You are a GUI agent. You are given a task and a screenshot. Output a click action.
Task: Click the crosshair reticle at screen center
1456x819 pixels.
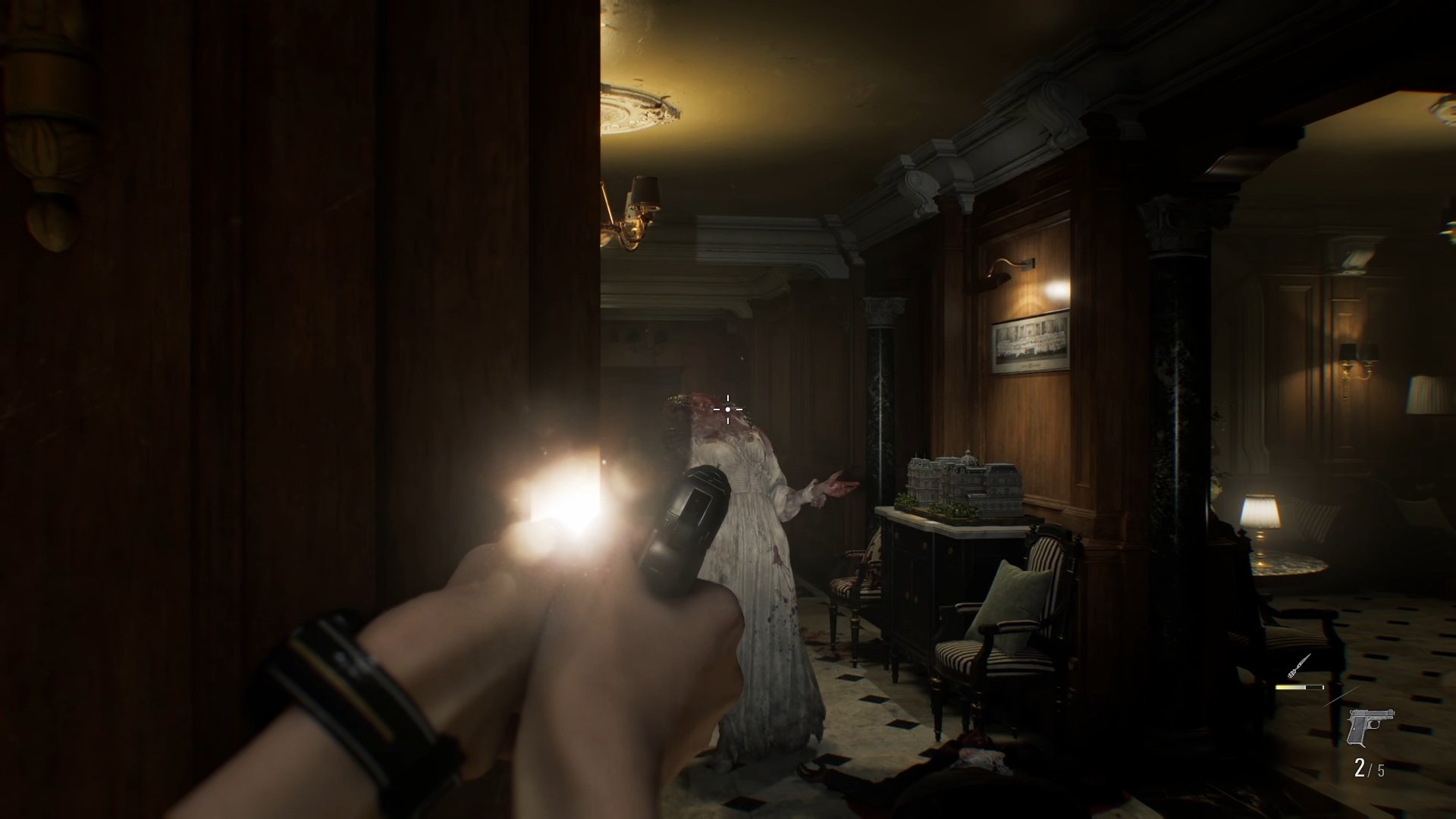727,409
